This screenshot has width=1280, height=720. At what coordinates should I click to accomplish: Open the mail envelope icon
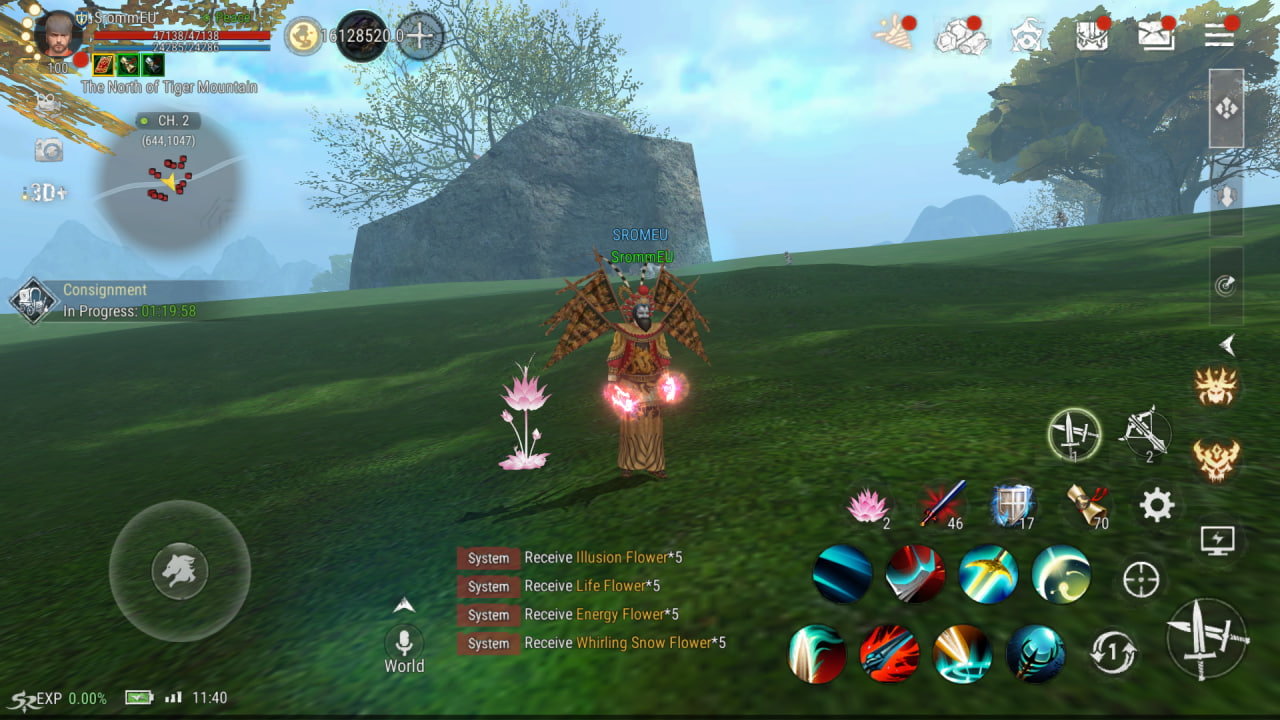click(x=1156, y=36)
